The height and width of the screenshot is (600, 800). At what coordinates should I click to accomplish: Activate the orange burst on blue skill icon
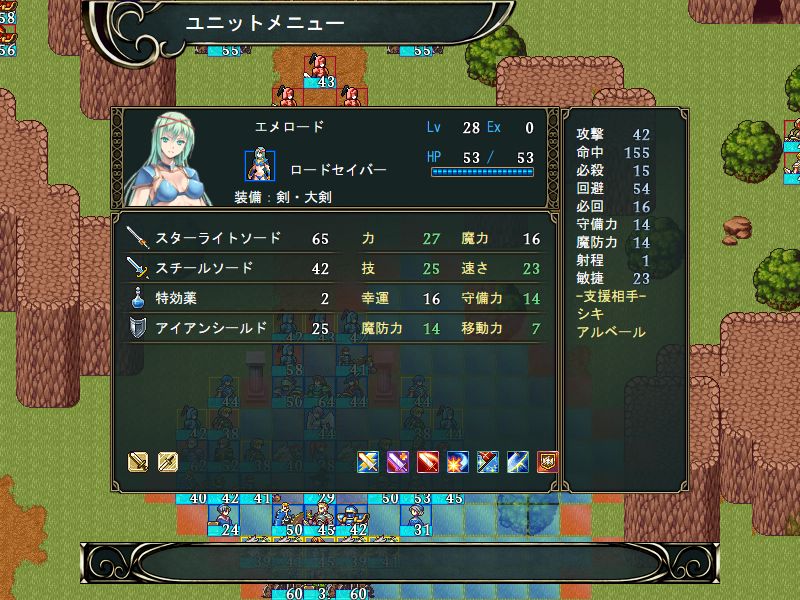click(x=458, y=462)
